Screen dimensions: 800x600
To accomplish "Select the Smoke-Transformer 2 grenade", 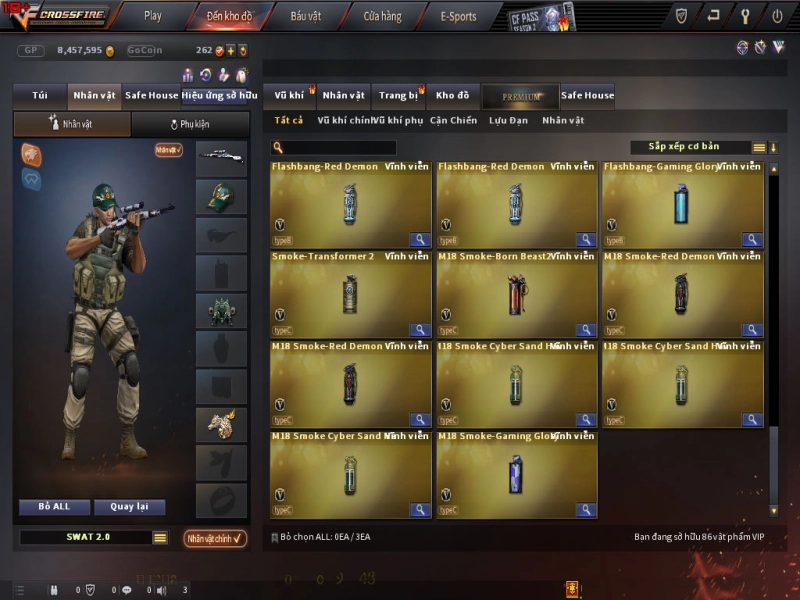I will [x=350, y=294].
